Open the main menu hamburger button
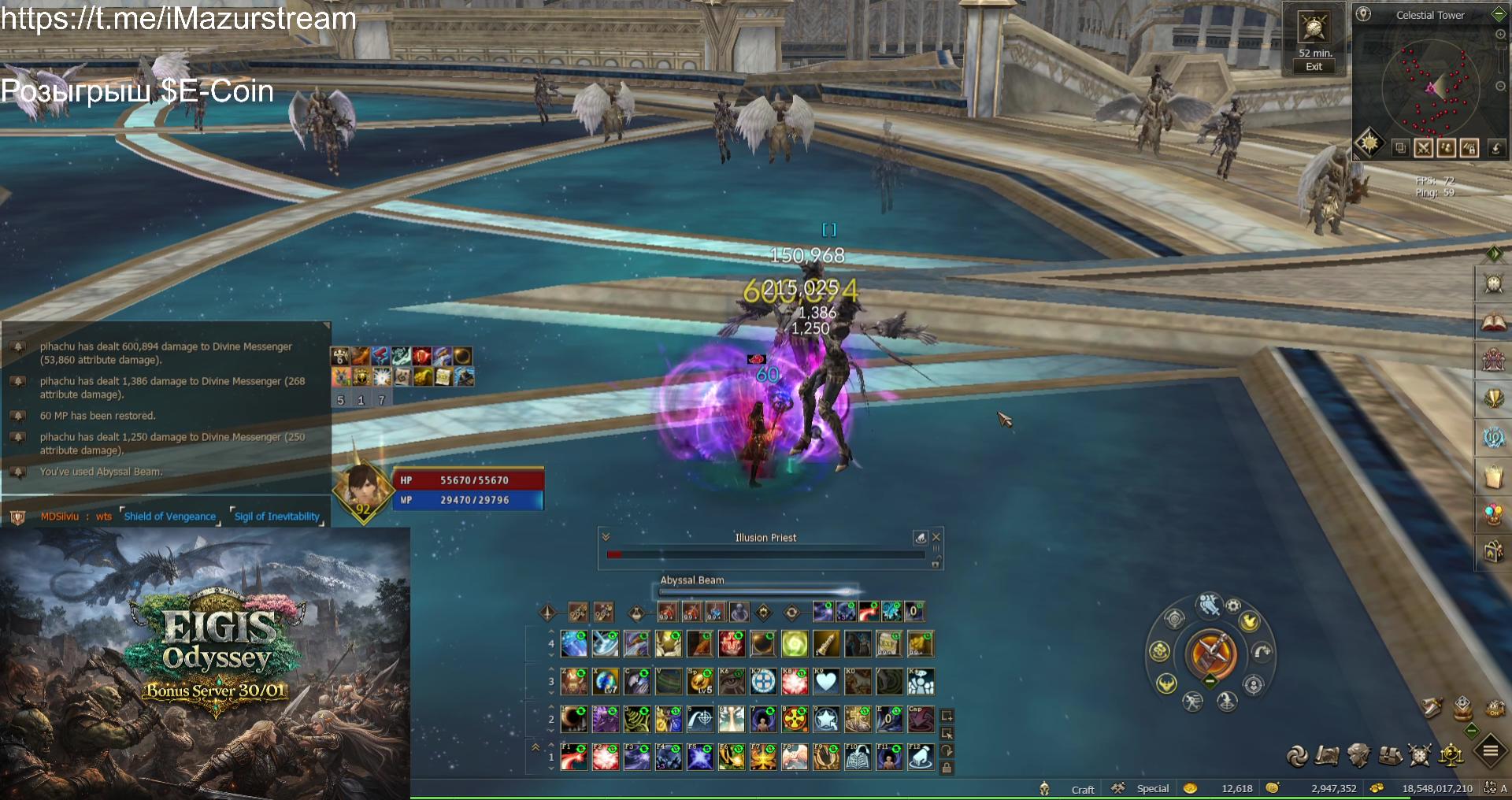Screen dimensions: 1512x800 coord(1490,751)
